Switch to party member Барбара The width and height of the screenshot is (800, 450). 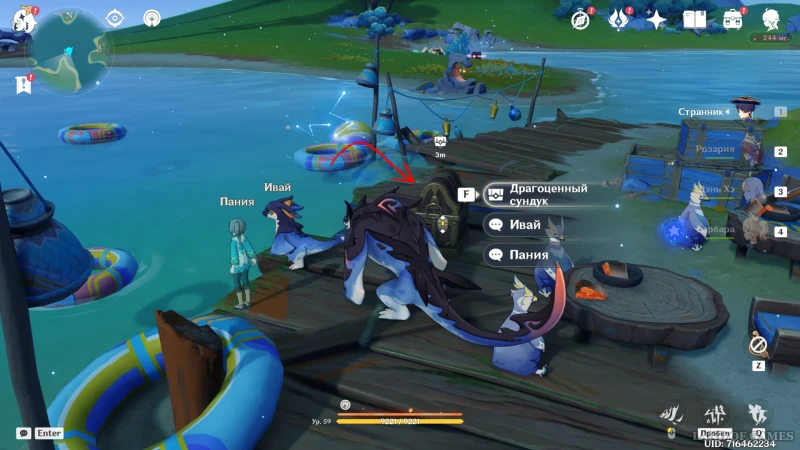click(744, 231)
